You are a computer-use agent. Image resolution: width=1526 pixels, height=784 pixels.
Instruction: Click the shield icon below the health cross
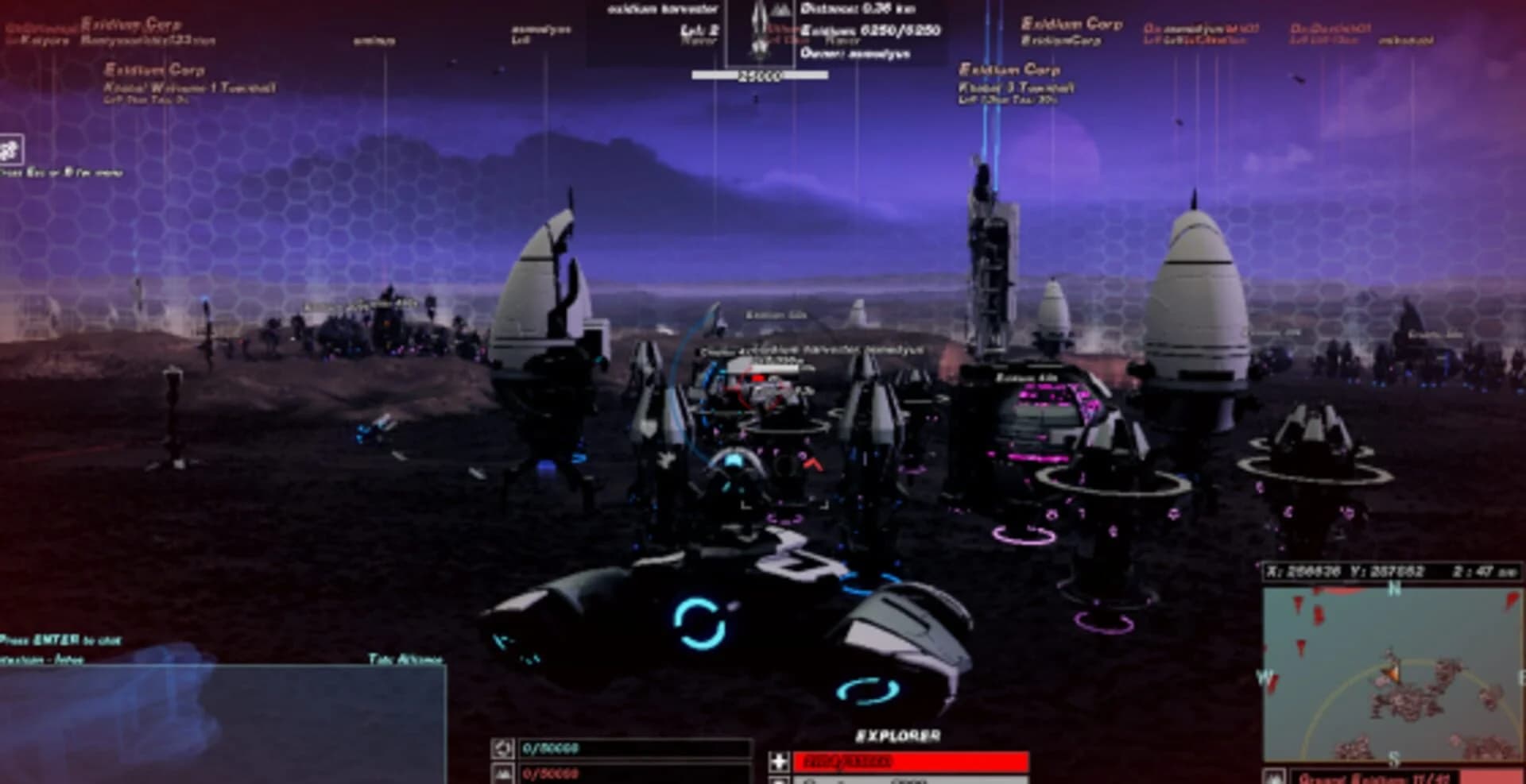coord(778,782)
